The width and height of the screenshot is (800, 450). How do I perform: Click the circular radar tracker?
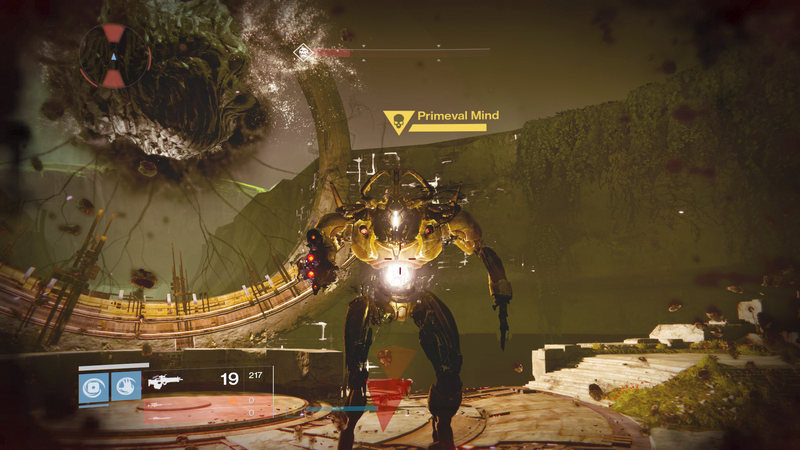(x=115, y=57)
